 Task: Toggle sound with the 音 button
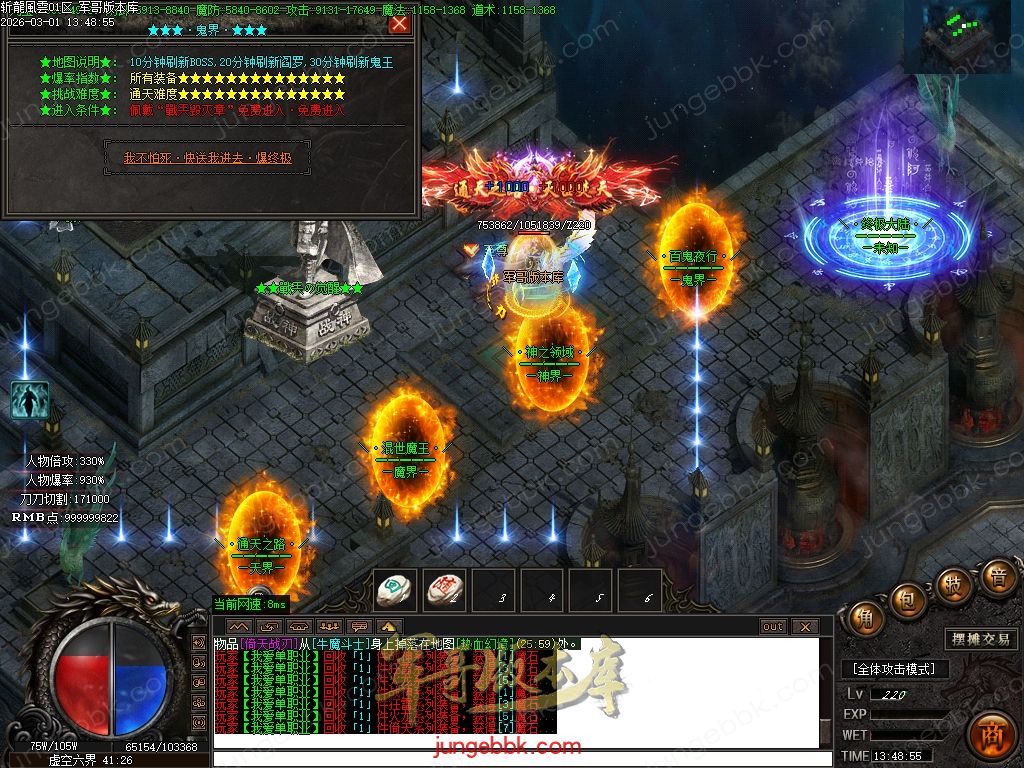(997, 577)
